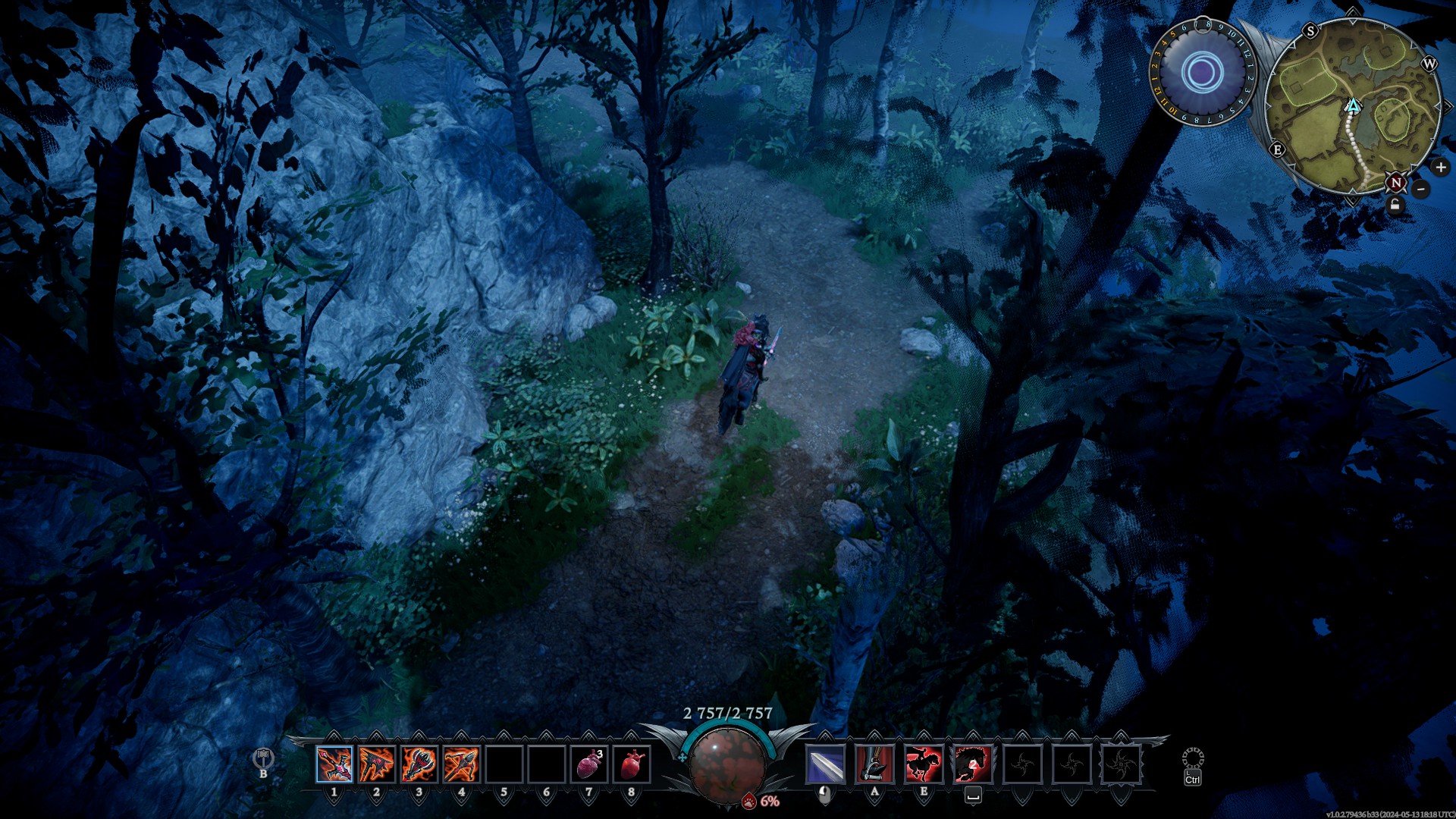The image size is (1456, 819).
Task: Click the red North compass marker
Action: tap(1396, 183)
